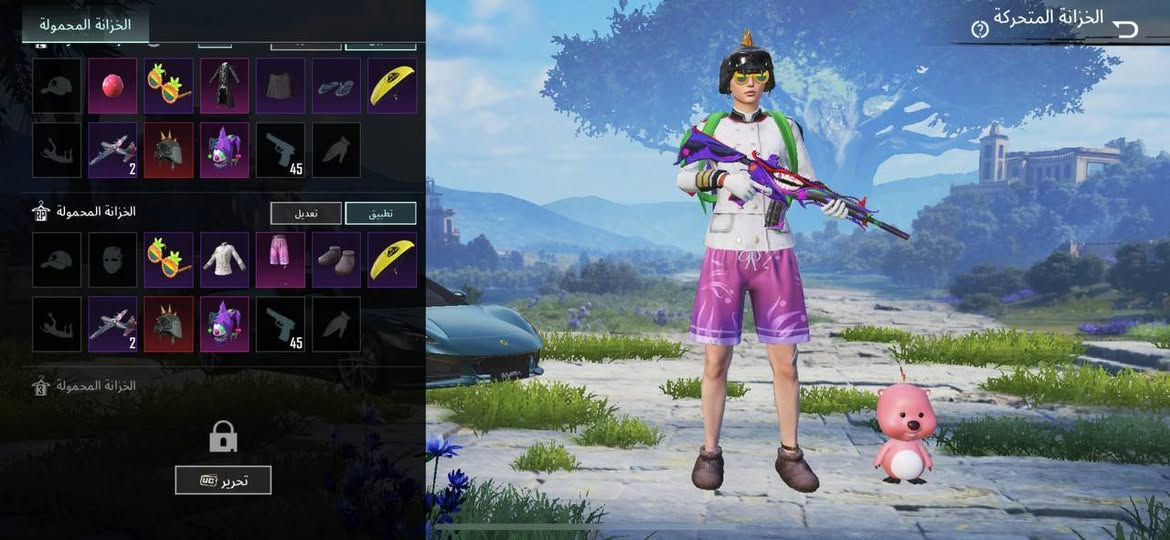The image size is (1170, 540).
Task: Select the gray skirt slot
Action: (x=280, y=85)
